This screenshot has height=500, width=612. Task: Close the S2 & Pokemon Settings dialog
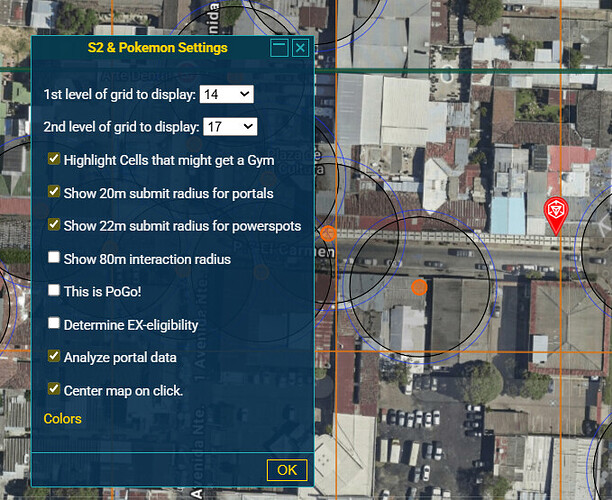click(300, 48)
